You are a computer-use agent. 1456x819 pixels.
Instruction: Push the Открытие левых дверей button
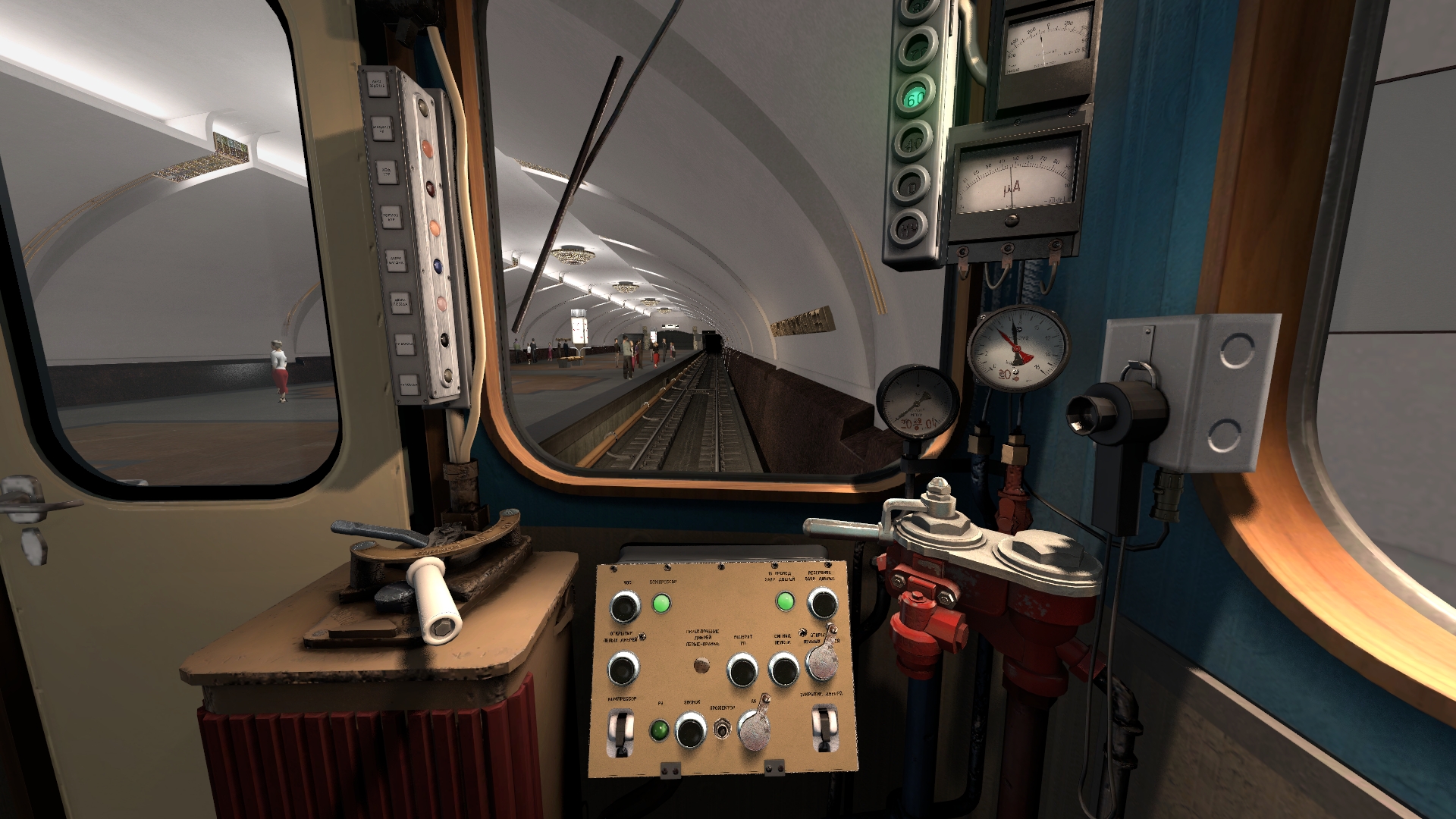click(623, 670)
